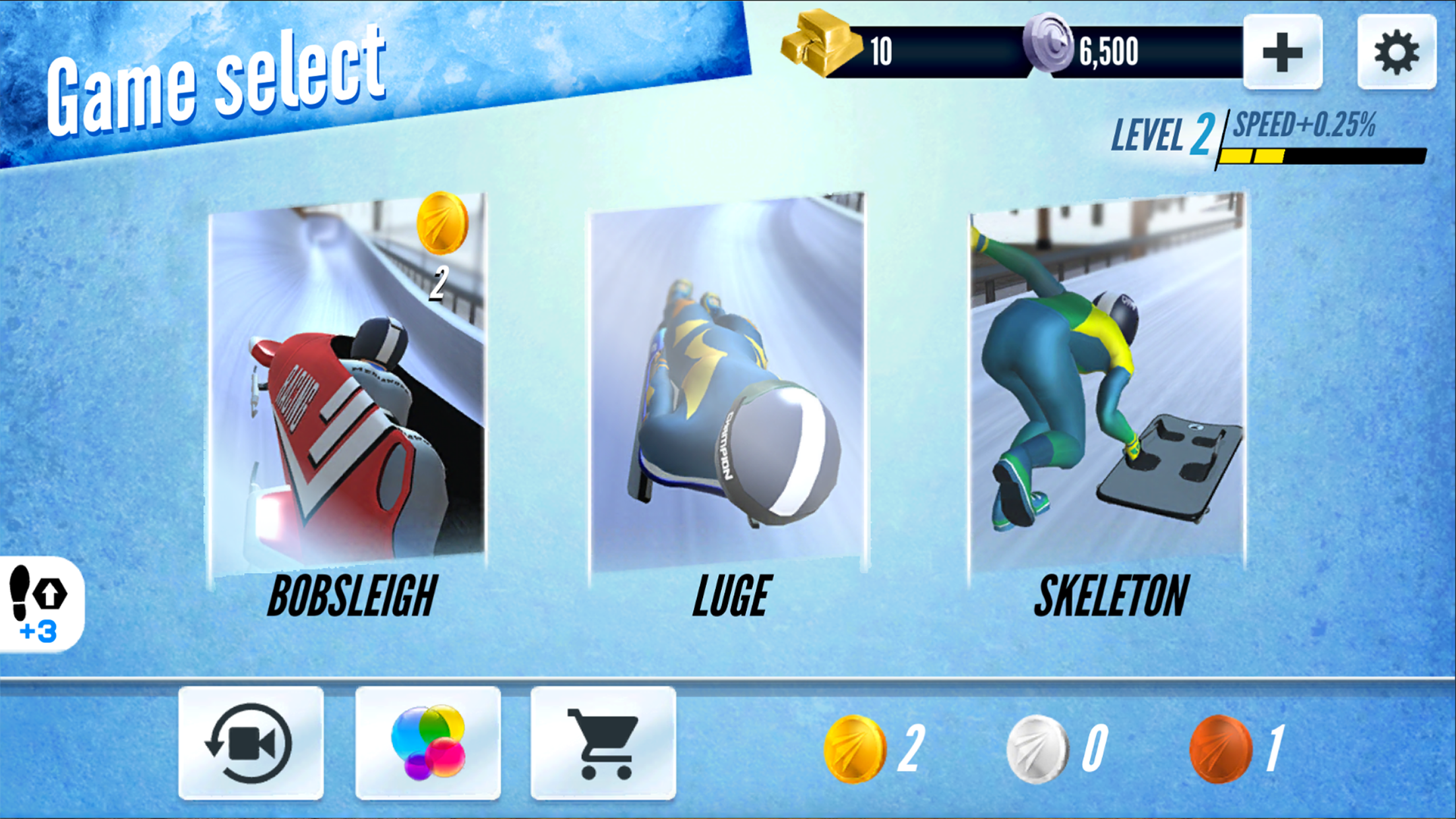This screenshot has height=819, width=1456.
Task: Activate the footprint +3 boost icon
Action: pos(40,603)
